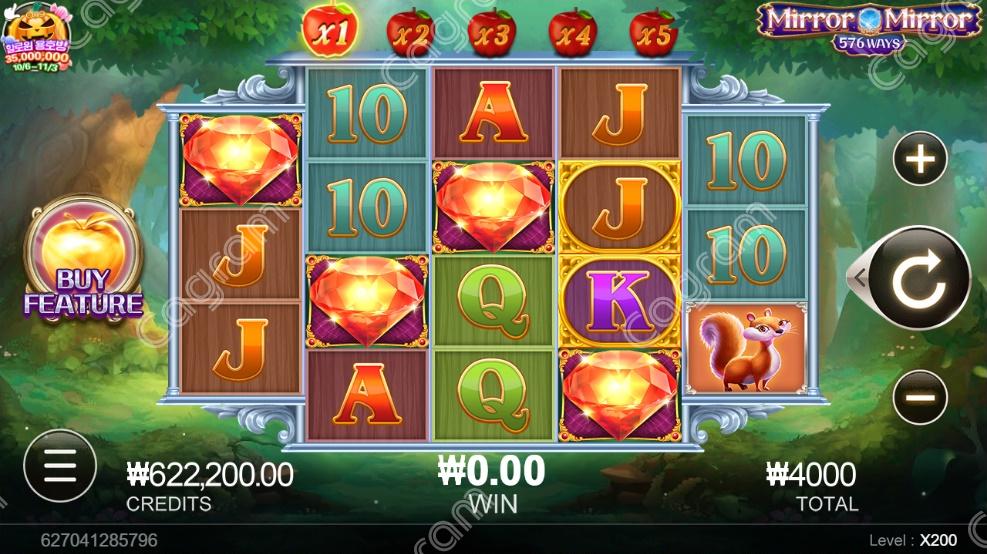
Task: Open the hamburger menu
Action: click(60, 466)
